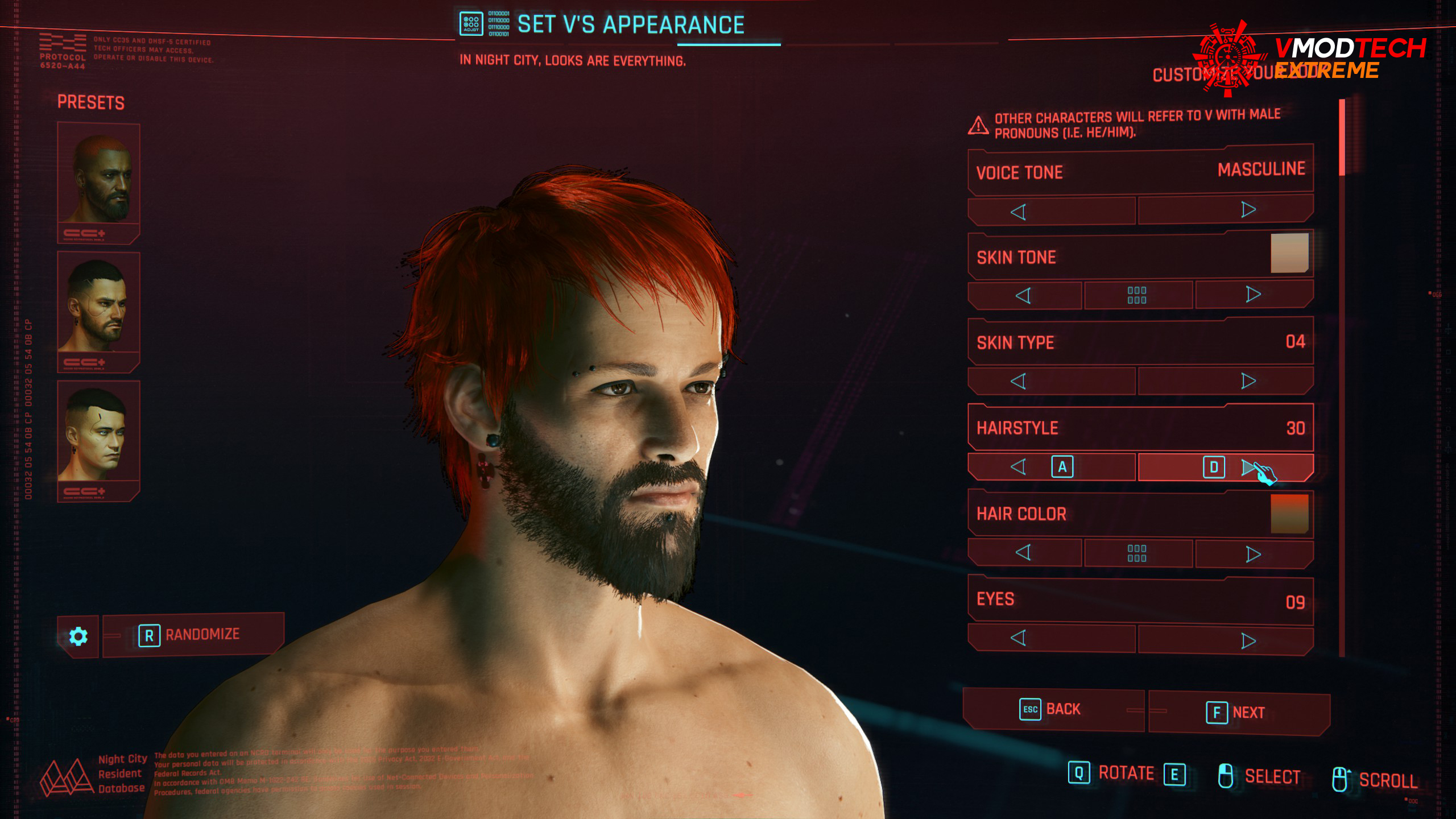1456x819 pixels.
Task: Open the gear settings icon beside Randomize
Action: pyautogui.click(x=78, y=636)
